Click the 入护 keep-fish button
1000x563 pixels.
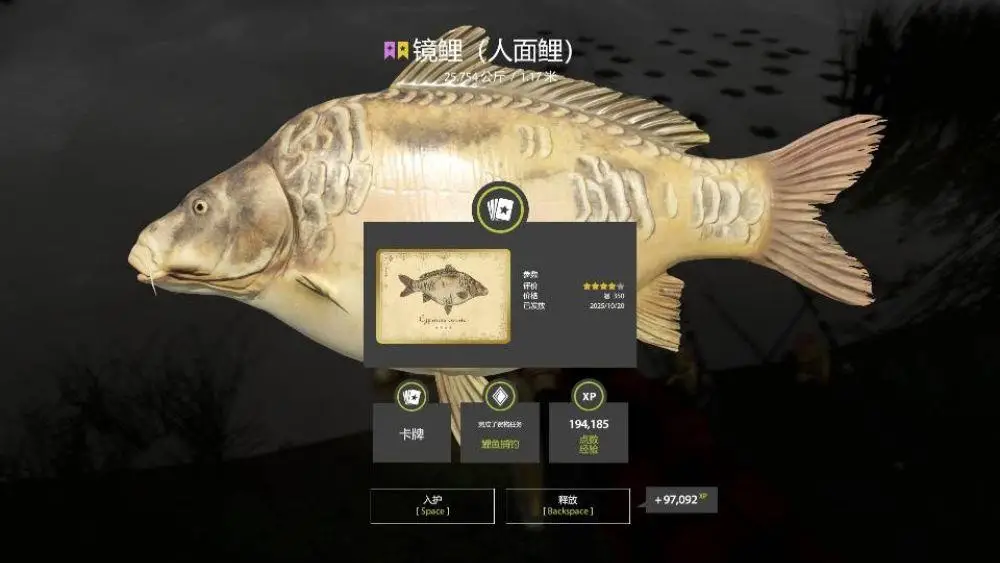(432, 505)
